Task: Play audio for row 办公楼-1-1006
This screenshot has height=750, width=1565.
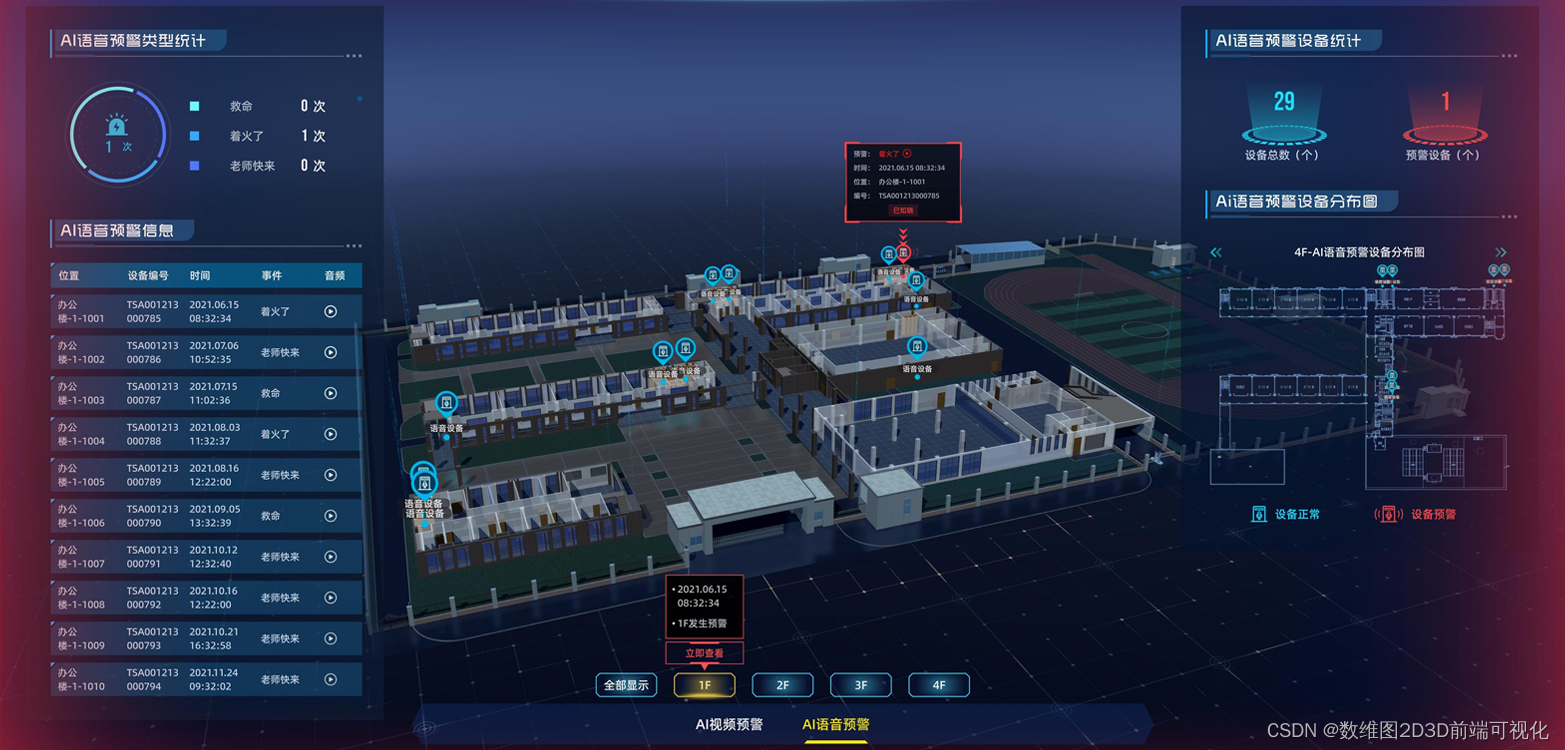Action: (331, 516)
